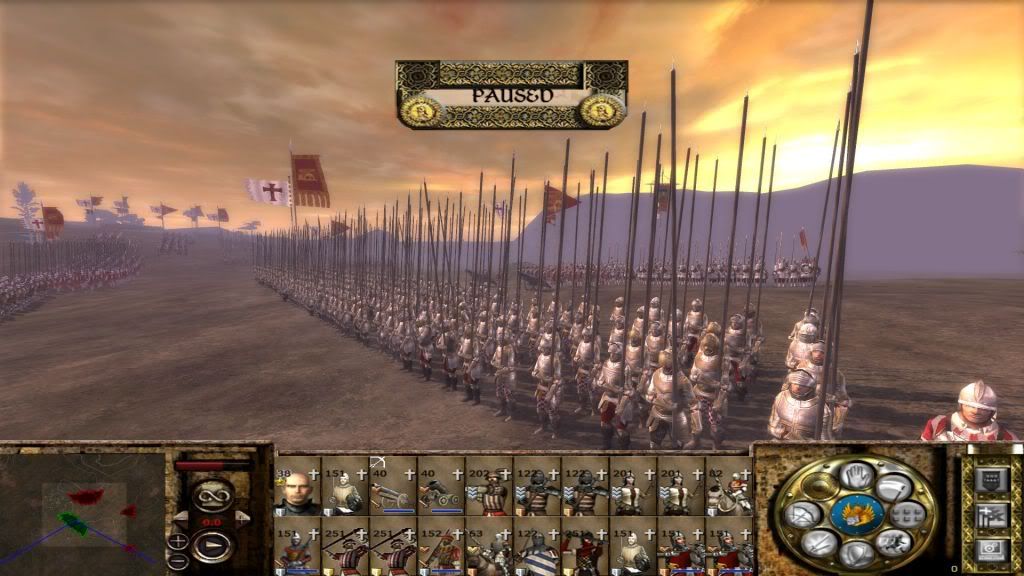Zoom out the minimap with minus button
The width and height of the screenshot is (1024, 576).
click(178, 558)
